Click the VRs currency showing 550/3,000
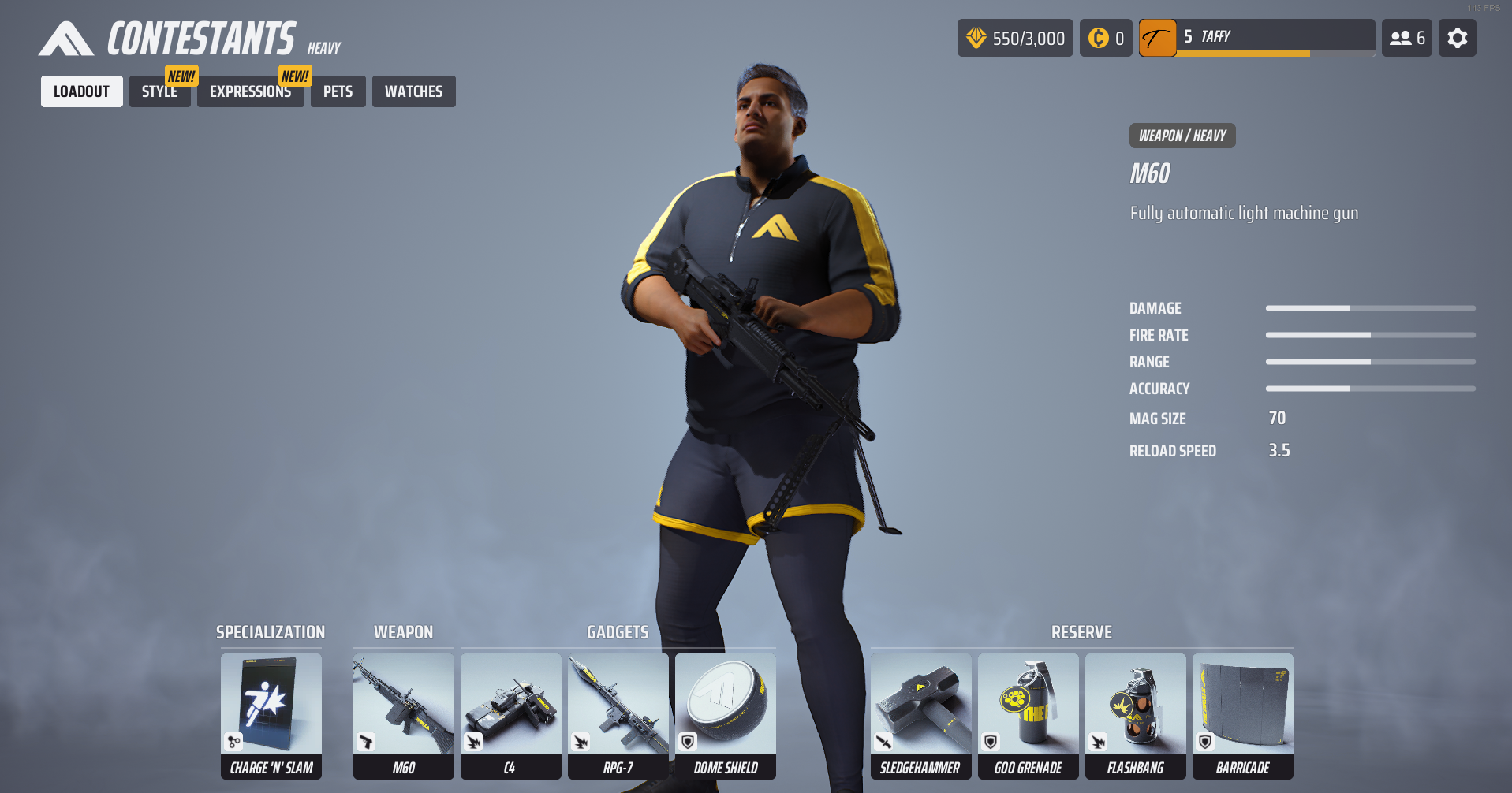The height and width of the screenshot is (793, 1512). pos(1015,37)
